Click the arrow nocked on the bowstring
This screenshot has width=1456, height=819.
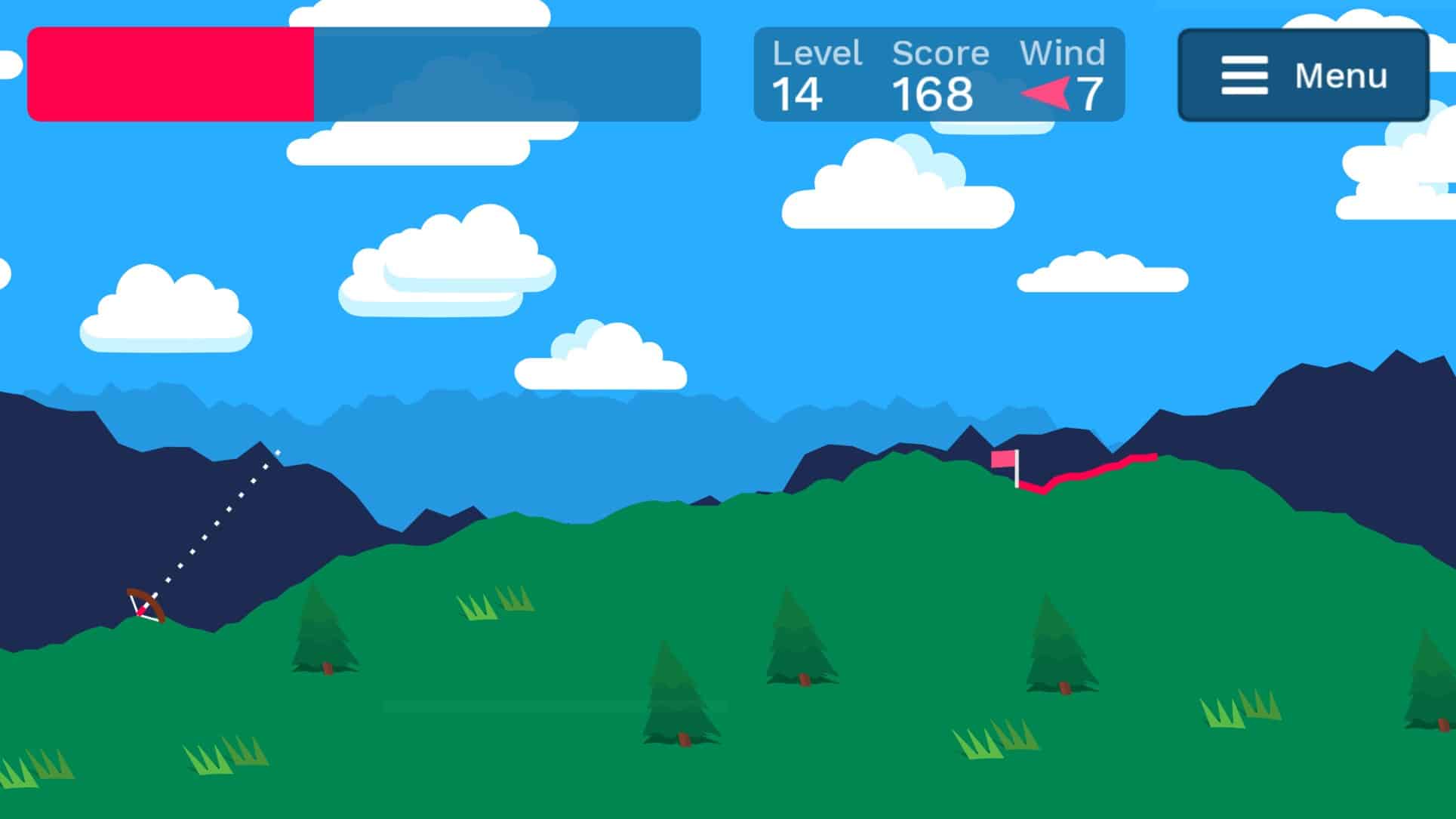(x=145, y=610)
